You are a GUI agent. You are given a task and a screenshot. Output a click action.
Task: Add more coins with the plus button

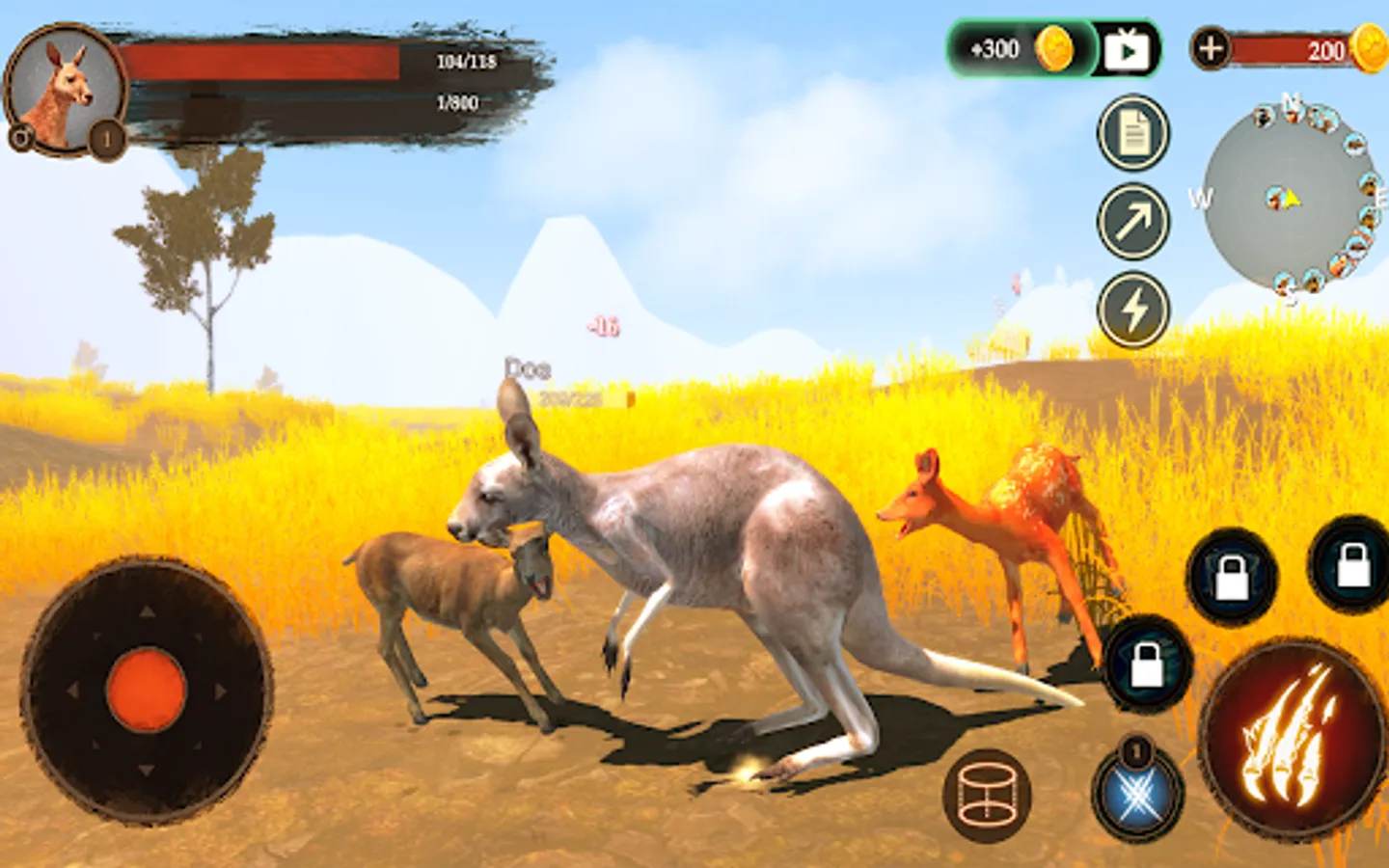click(1211, 48)
